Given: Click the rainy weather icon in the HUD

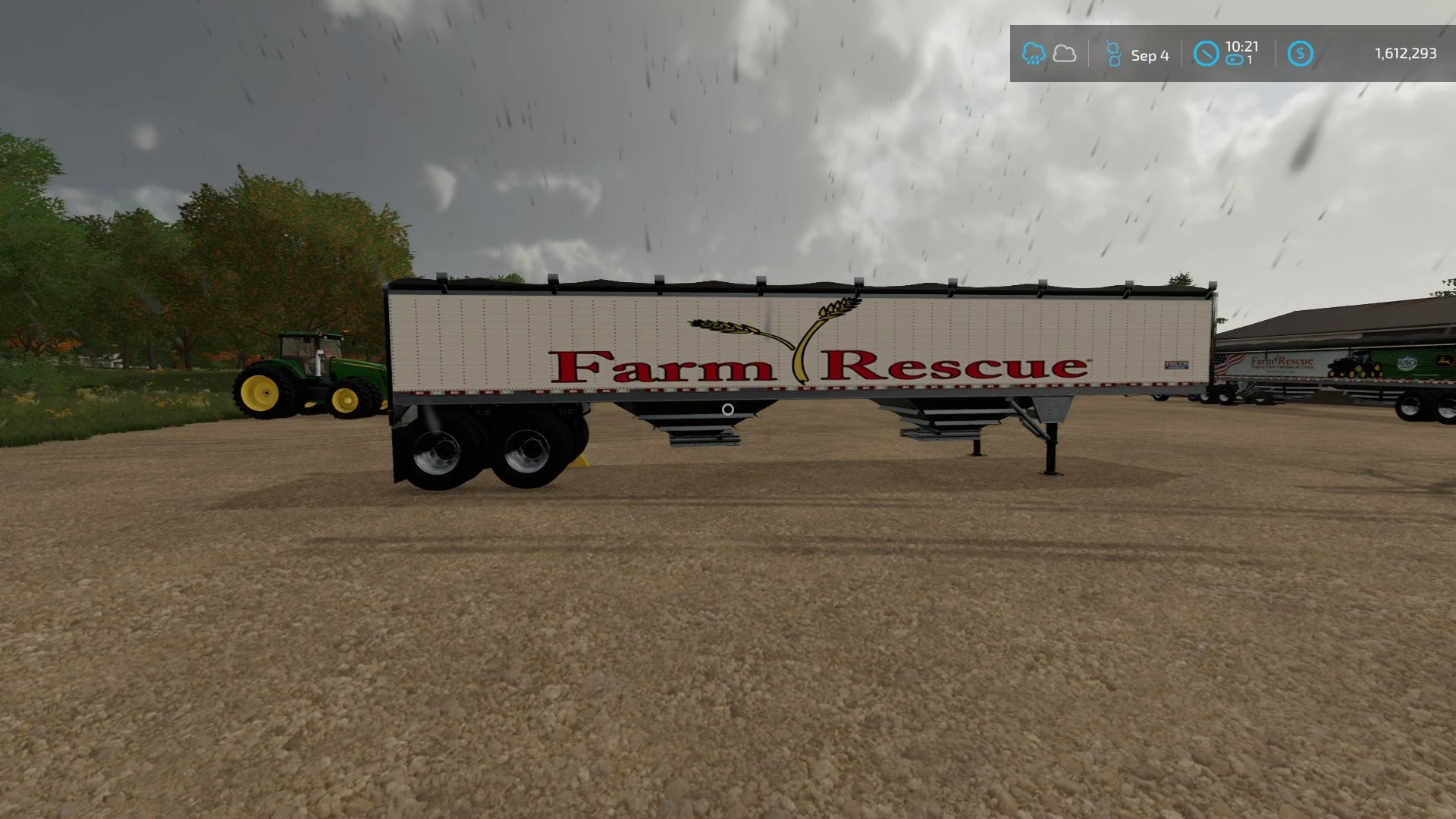Looking at the screenshot, I should (x=1034, y=53).
